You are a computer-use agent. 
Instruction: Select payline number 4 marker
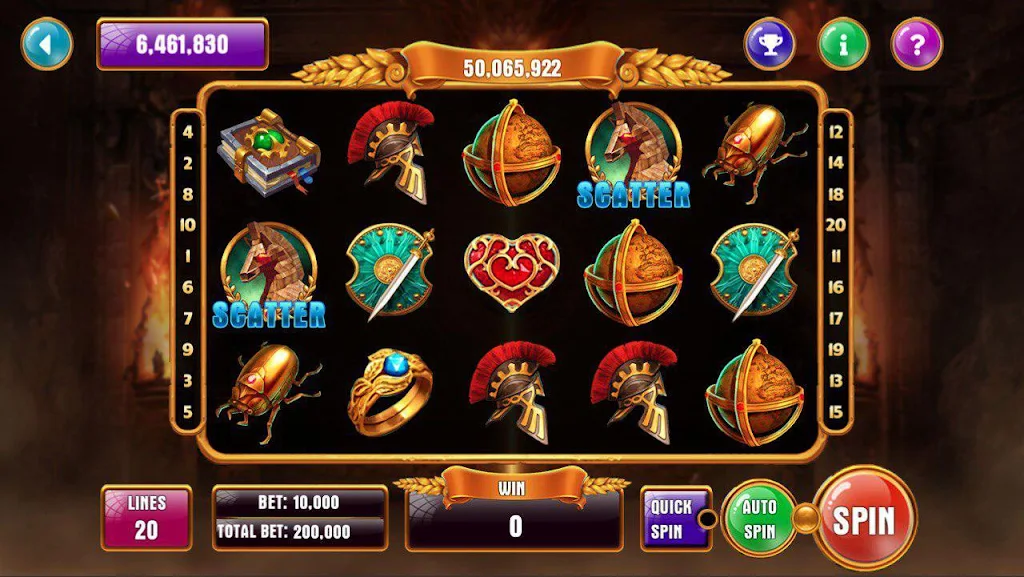click(x=188, y=131)
